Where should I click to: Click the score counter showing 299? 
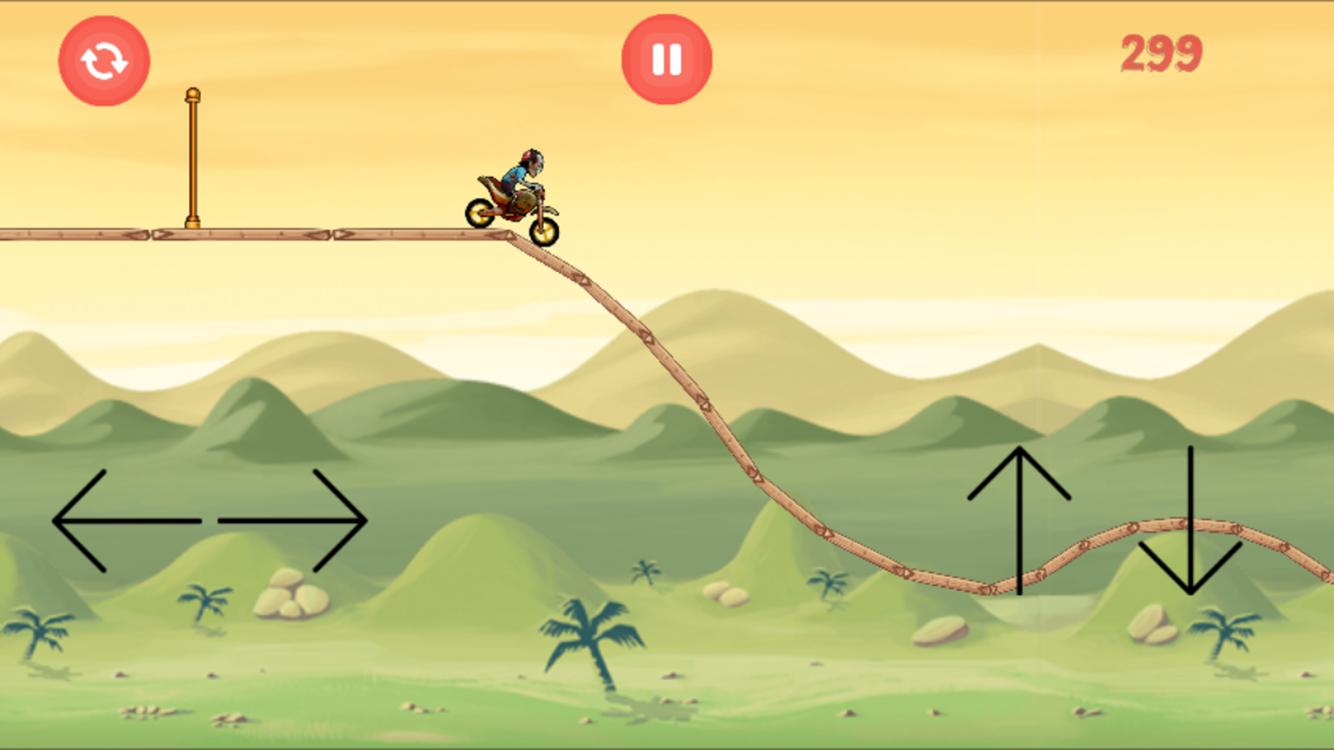click(1161, 53)
